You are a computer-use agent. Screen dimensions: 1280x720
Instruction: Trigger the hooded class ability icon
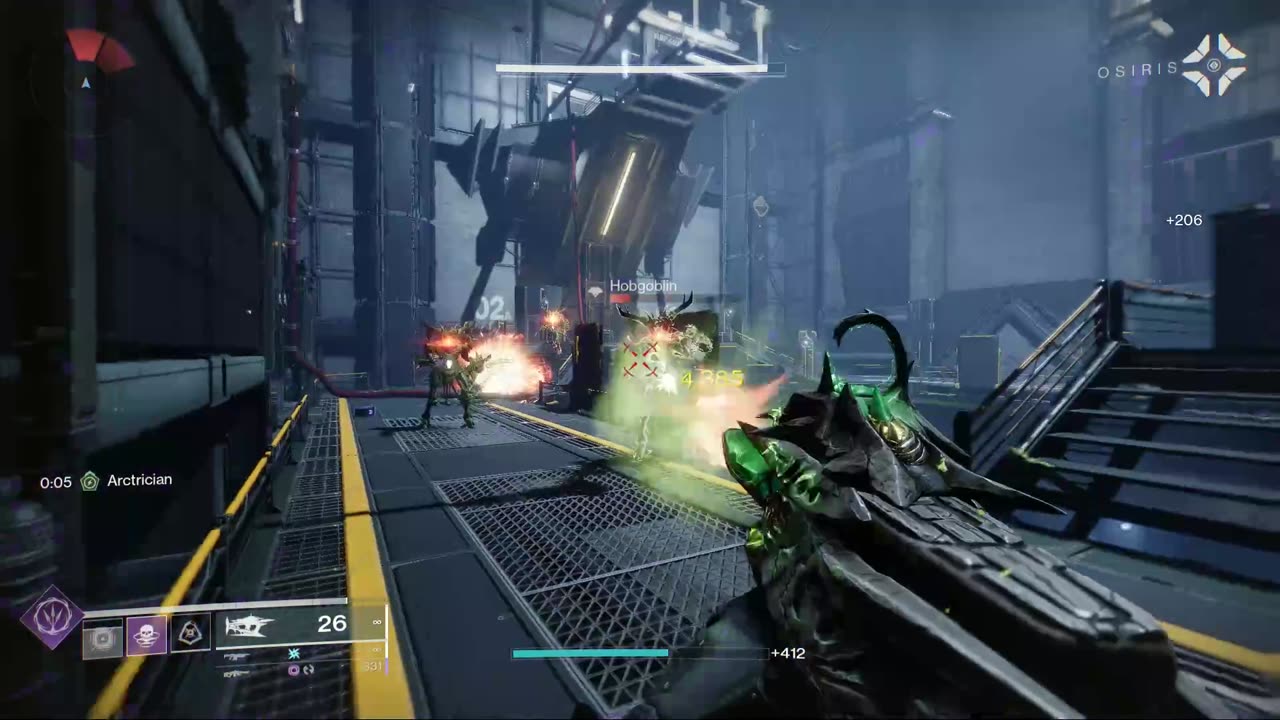coord(190,633)
